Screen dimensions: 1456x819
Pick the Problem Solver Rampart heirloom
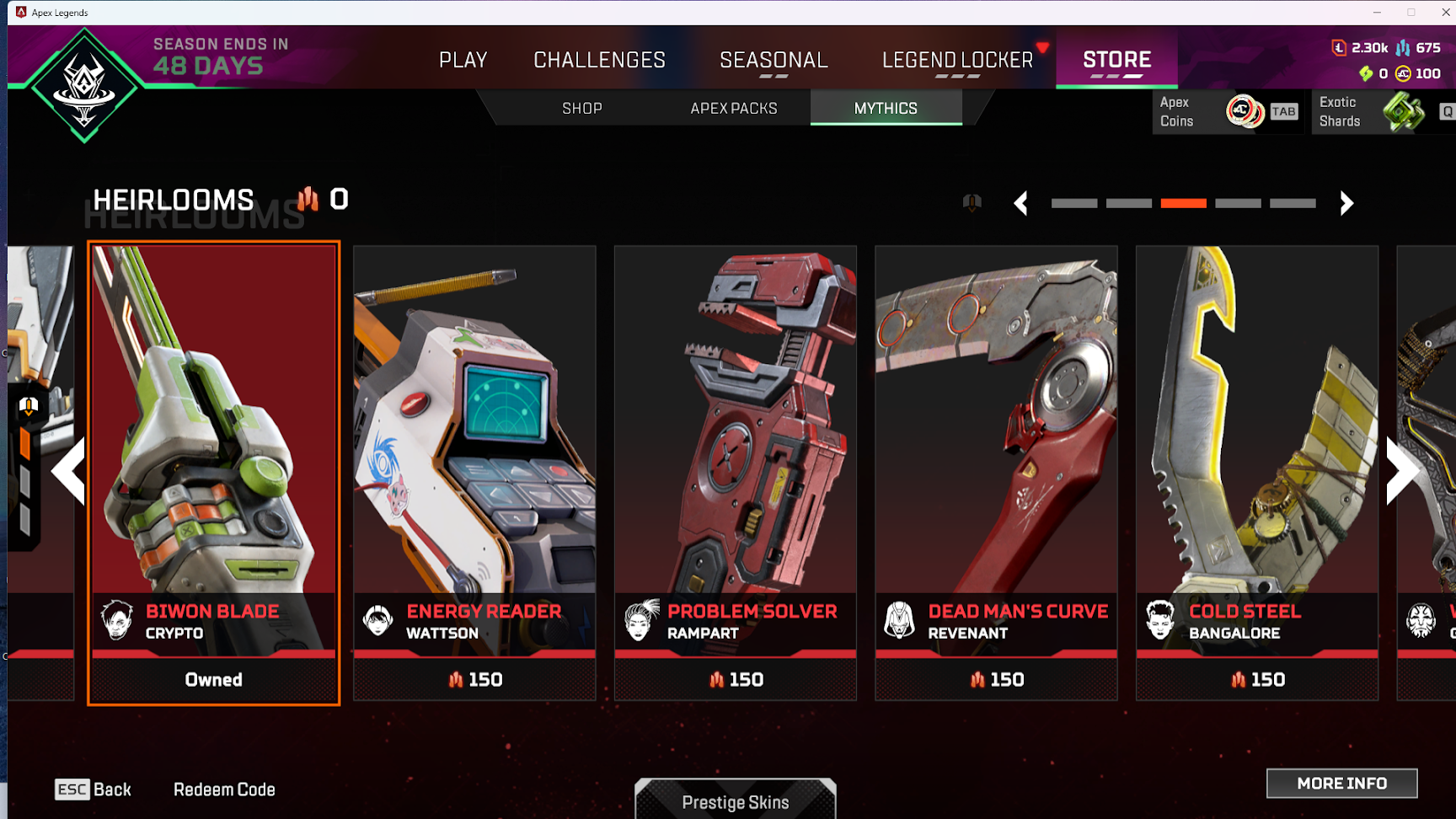click(736, 472)
